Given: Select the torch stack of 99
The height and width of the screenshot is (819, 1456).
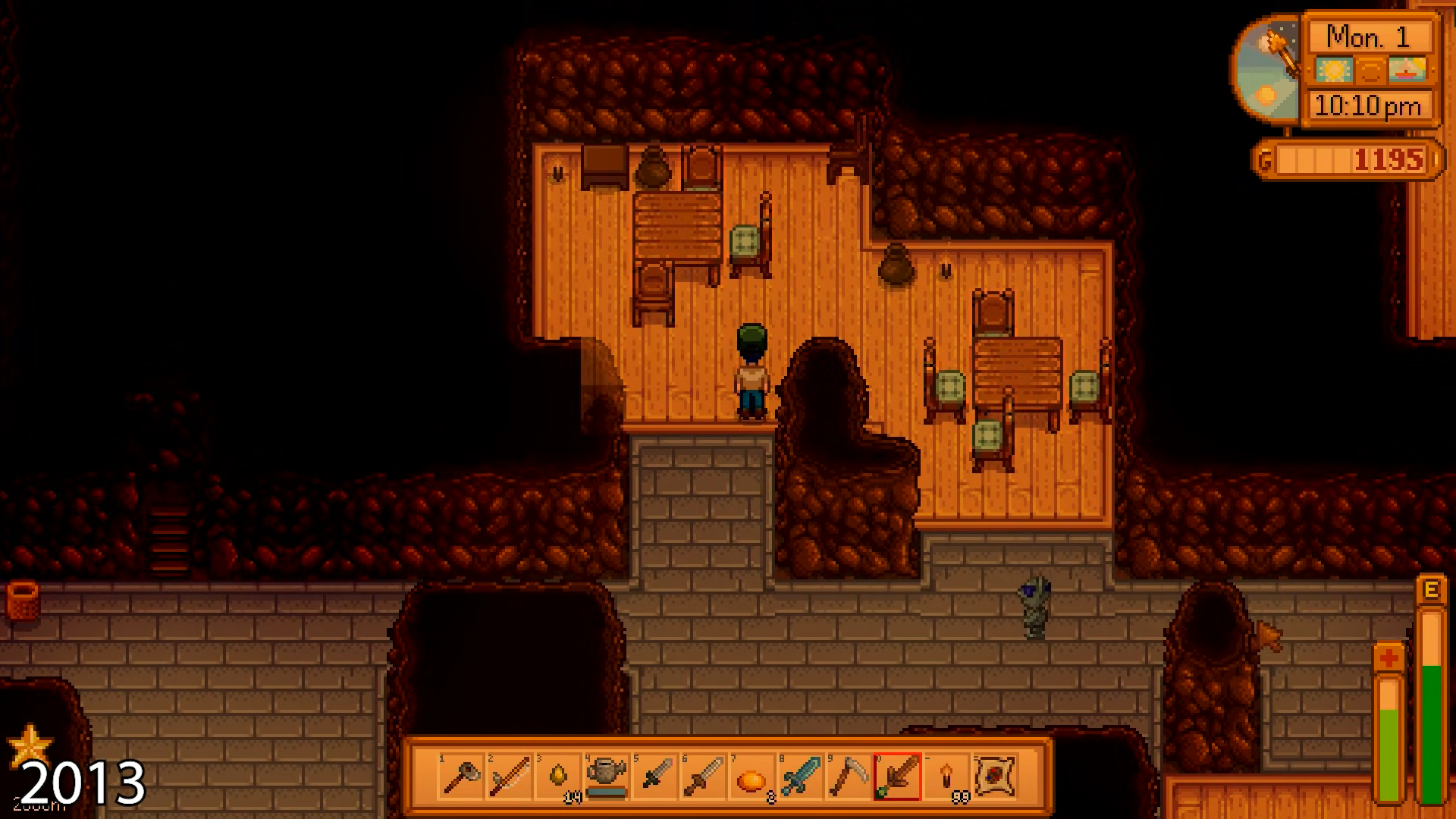Looking at the screenshot, I should pyautogui.click(x=946, y=777).
